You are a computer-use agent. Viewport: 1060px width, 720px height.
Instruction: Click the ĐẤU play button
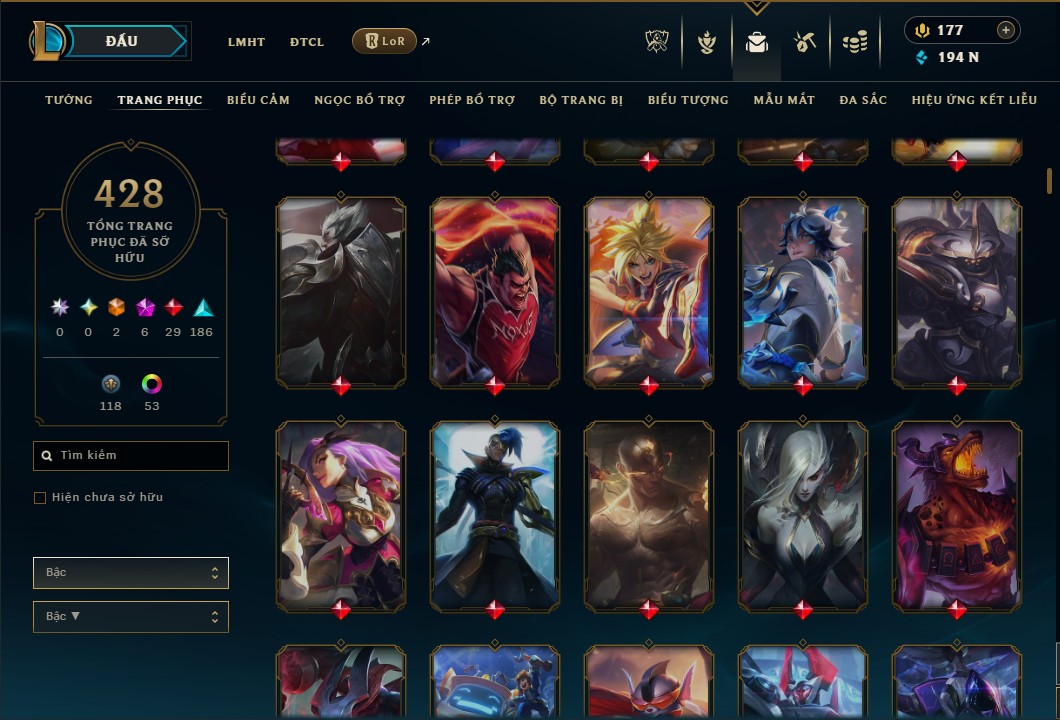(x=122, y=41)
